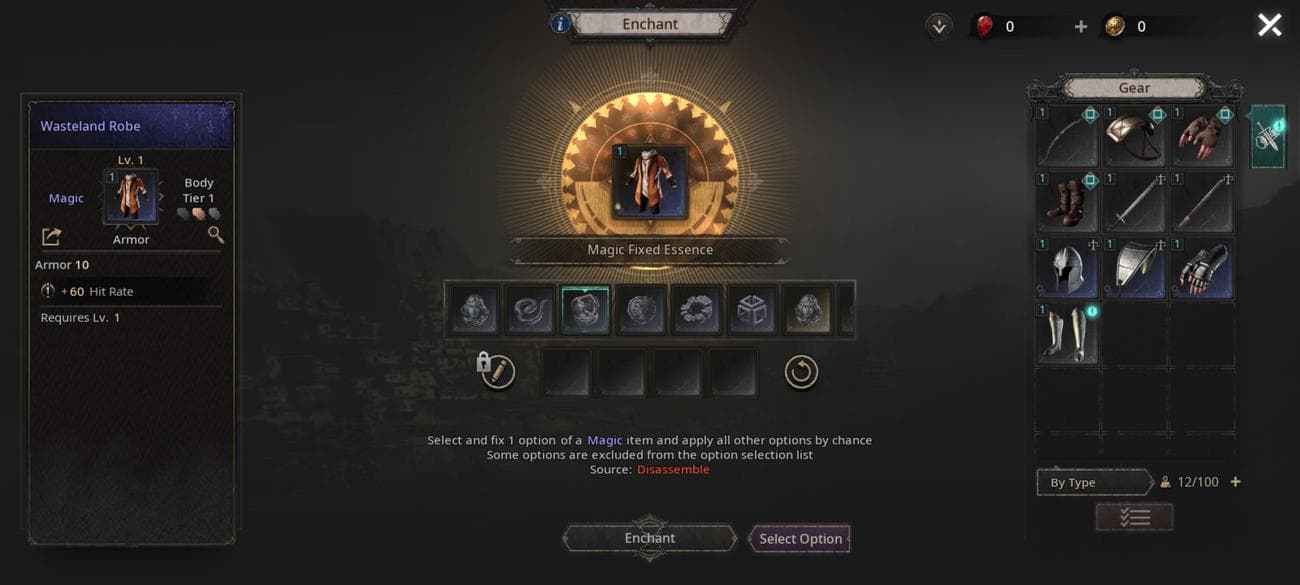1300x585 pixels.
Task: Click the locked pencil edit button
Action: click(x=497, y=372)
